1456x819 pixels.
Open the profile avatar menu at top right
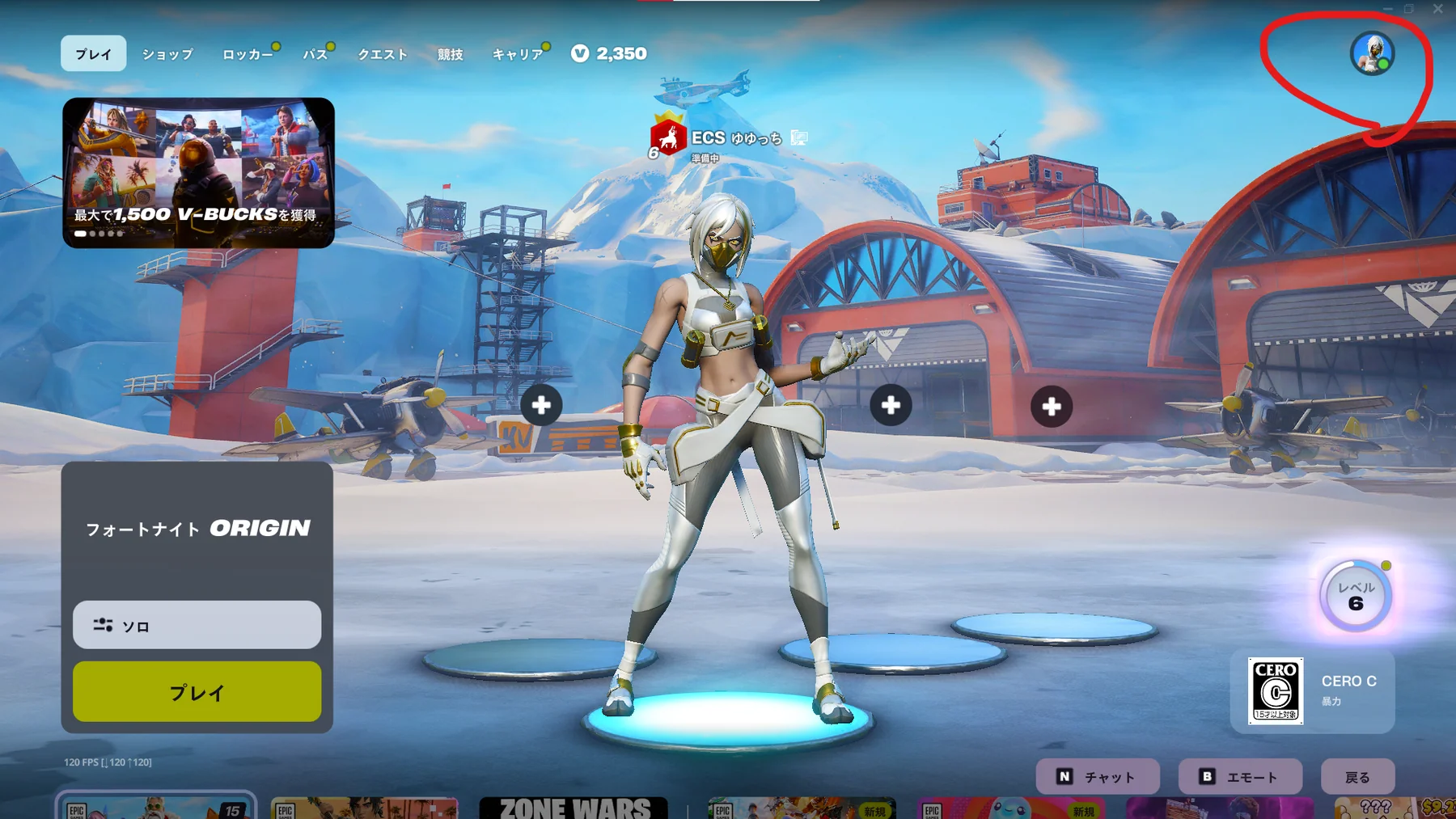tap(1370, 53)
